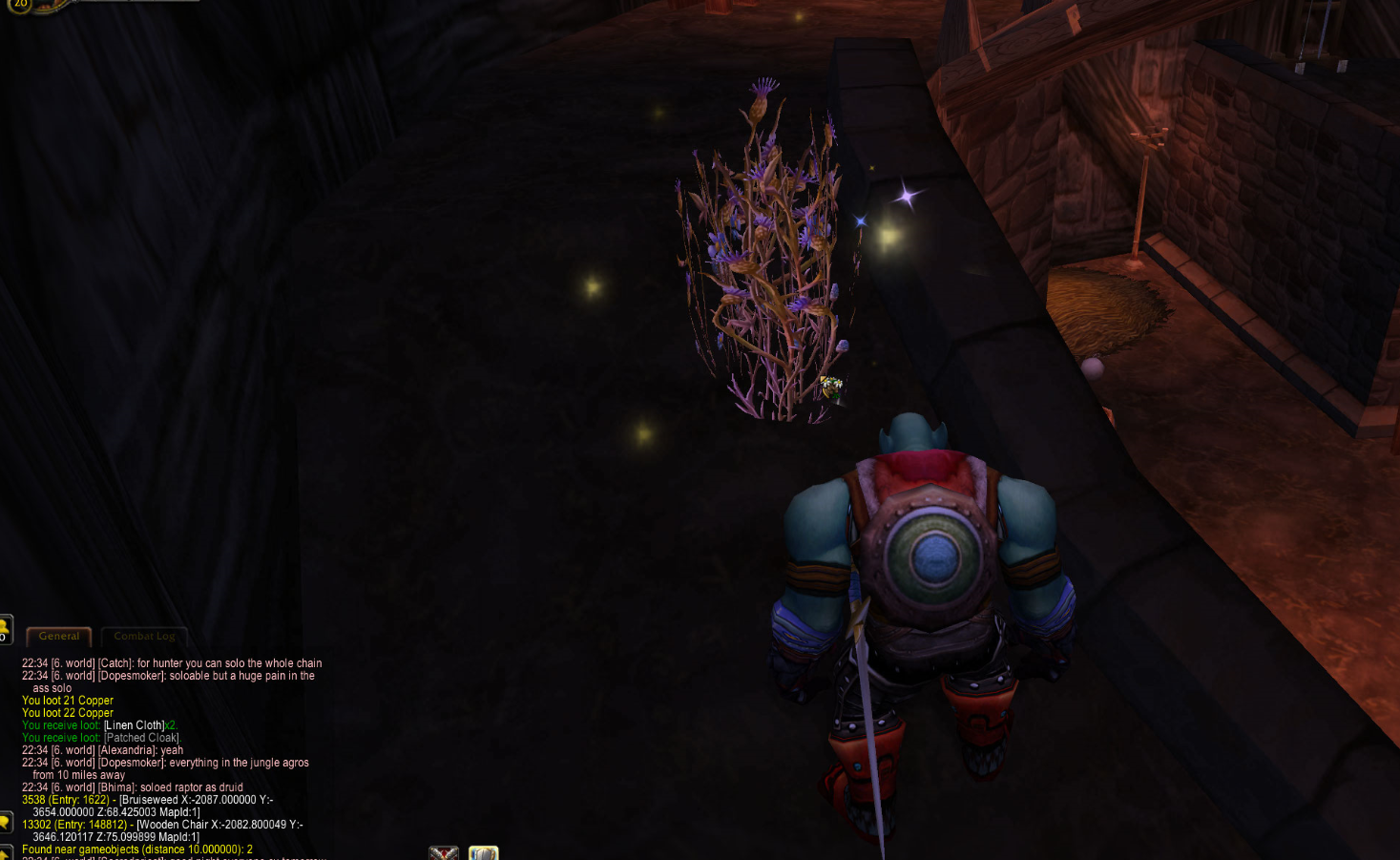Click the You loot 21 Copper message
Image resolution: width=1400 pixels, height=860 pixels.
[x=67, y=700]
